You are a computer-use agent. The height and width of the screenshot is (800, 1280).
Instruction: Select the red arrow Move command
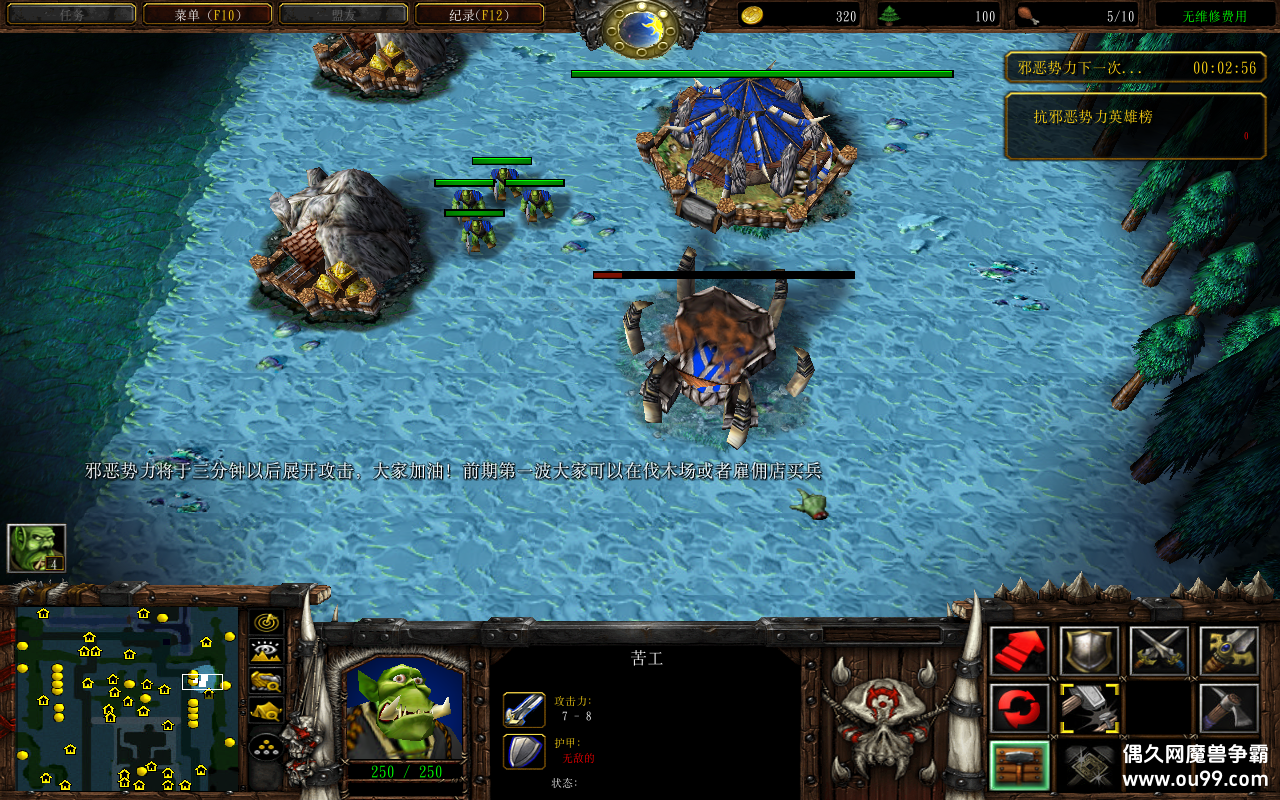[1019, 651]
